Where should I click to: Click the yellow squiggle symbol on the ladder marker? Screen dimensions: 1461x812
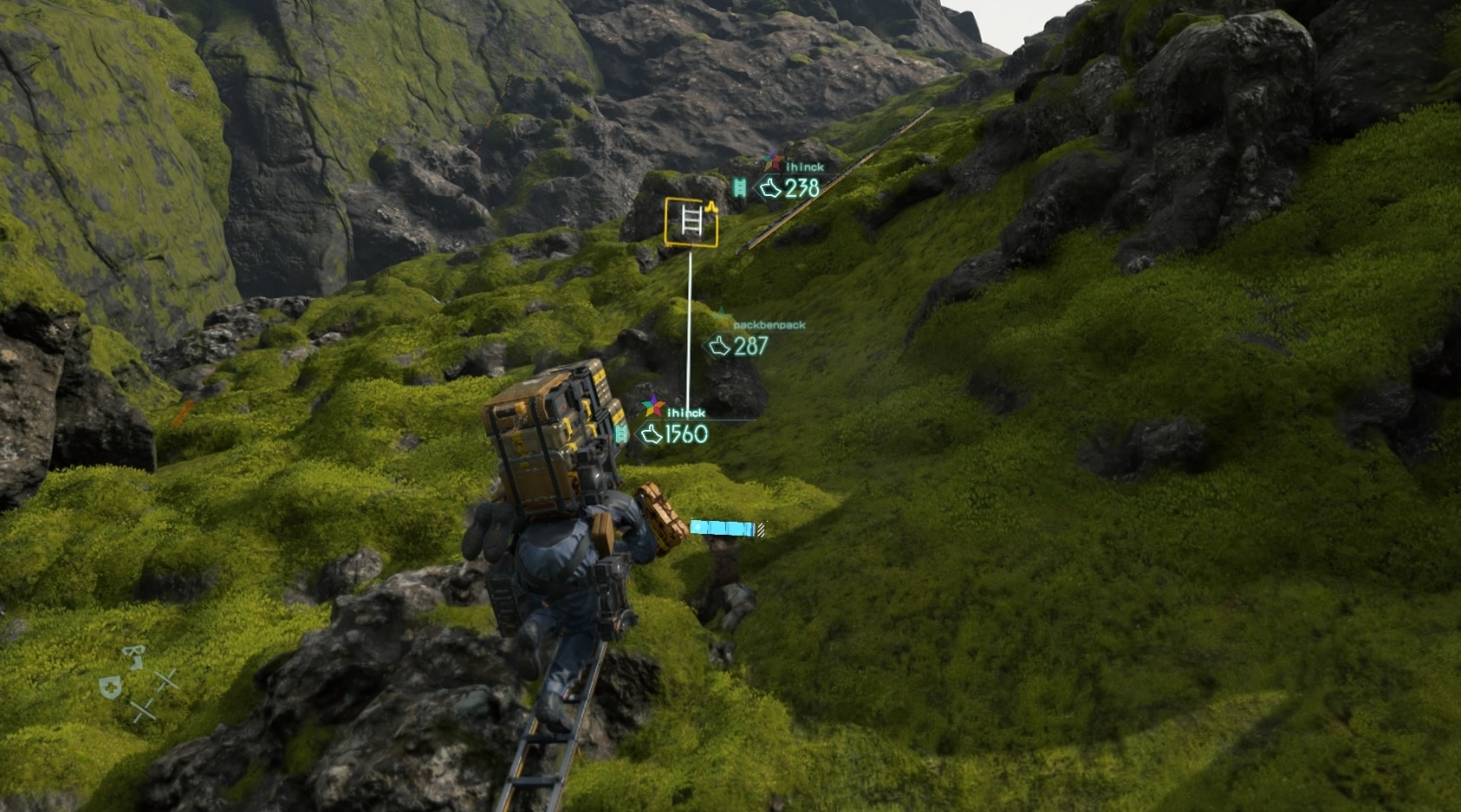point(711,207)
